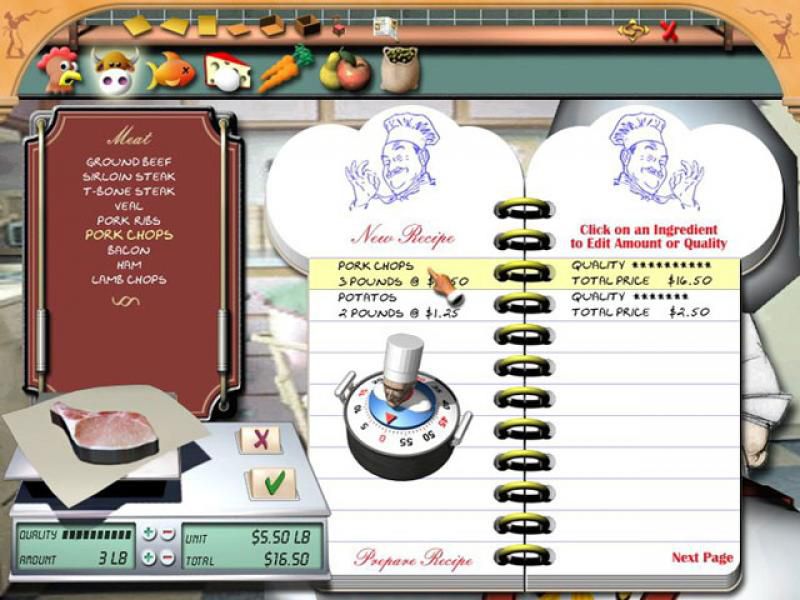Pick T-Bone Steak from the list

128,191
